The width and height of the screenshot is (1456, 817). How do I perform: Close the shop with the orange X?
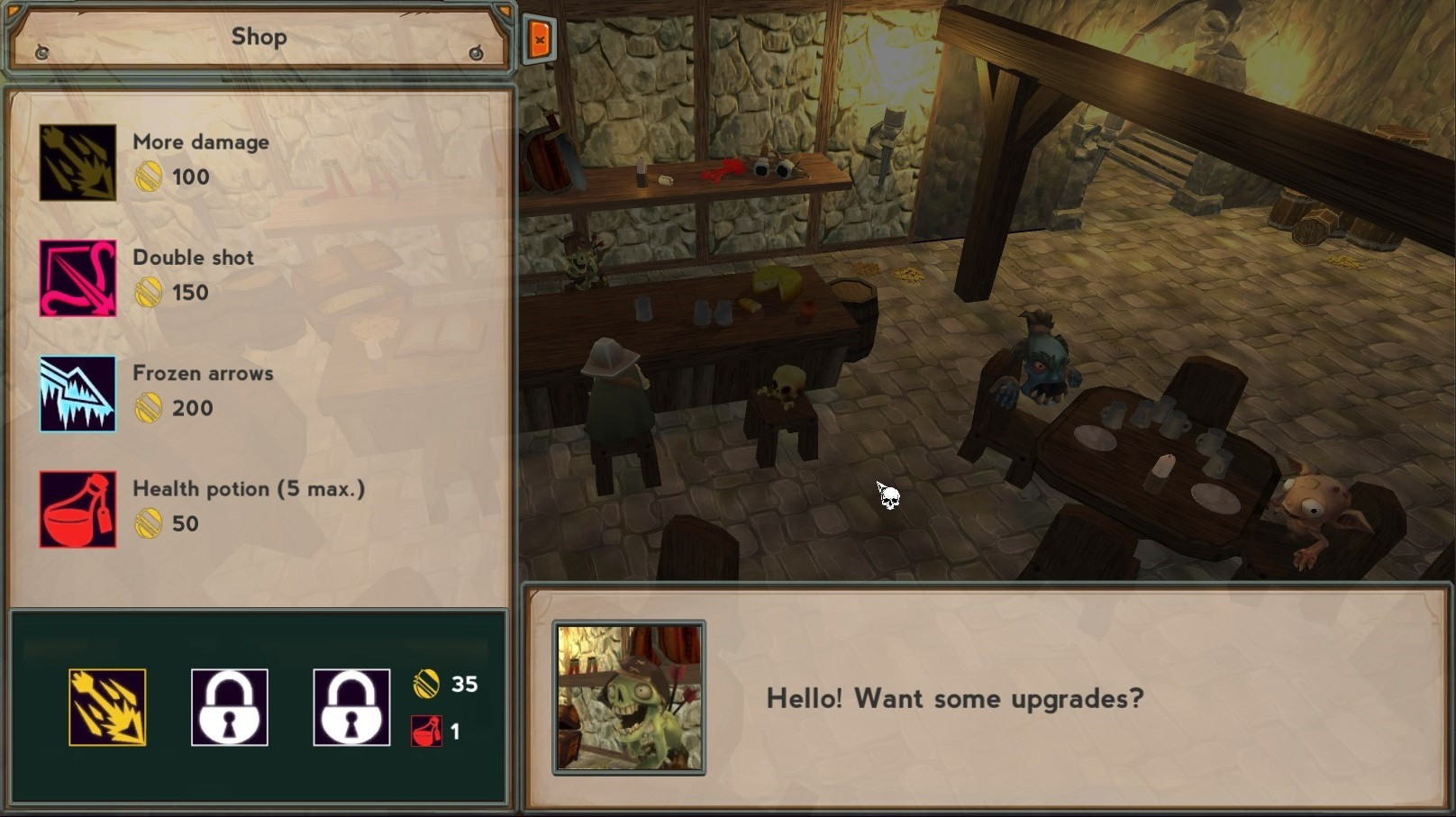tap(539, 40)
